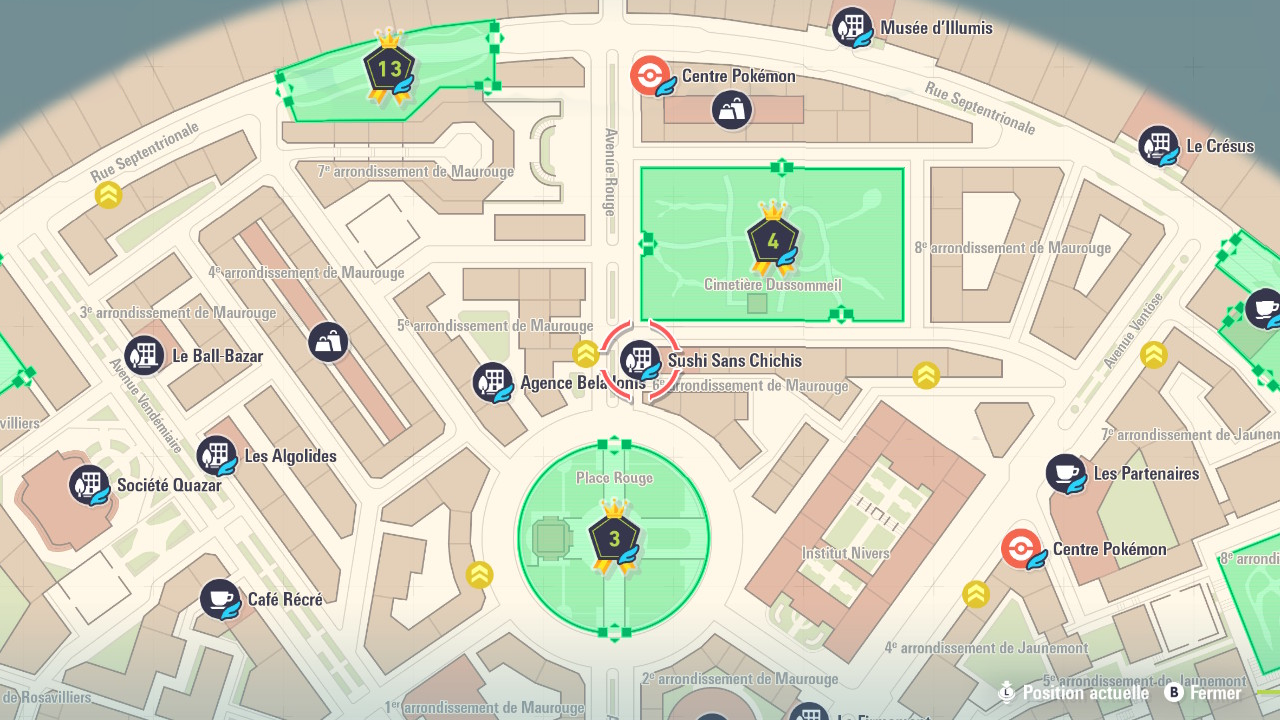Select the Agence Bela building marker
Screen dimensions: 1280x720
tap(492, 382)
